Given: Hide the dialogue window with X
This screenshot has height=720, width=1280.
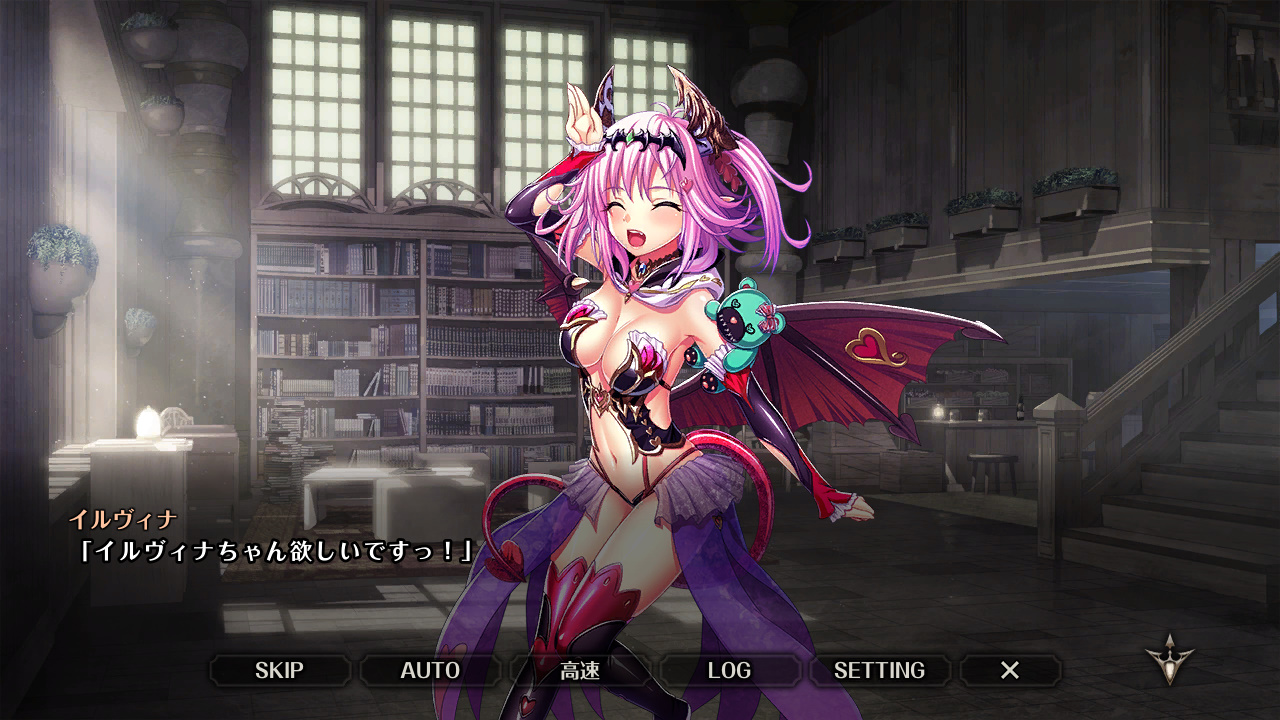Looking at the screenshot, I should (1010, 670).
